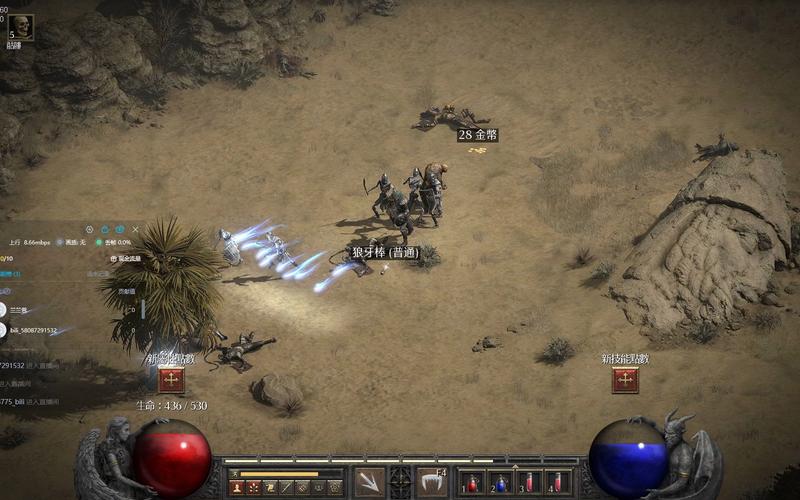
Task: Click the skeleton minion portrait
Action: click(21, 27)
